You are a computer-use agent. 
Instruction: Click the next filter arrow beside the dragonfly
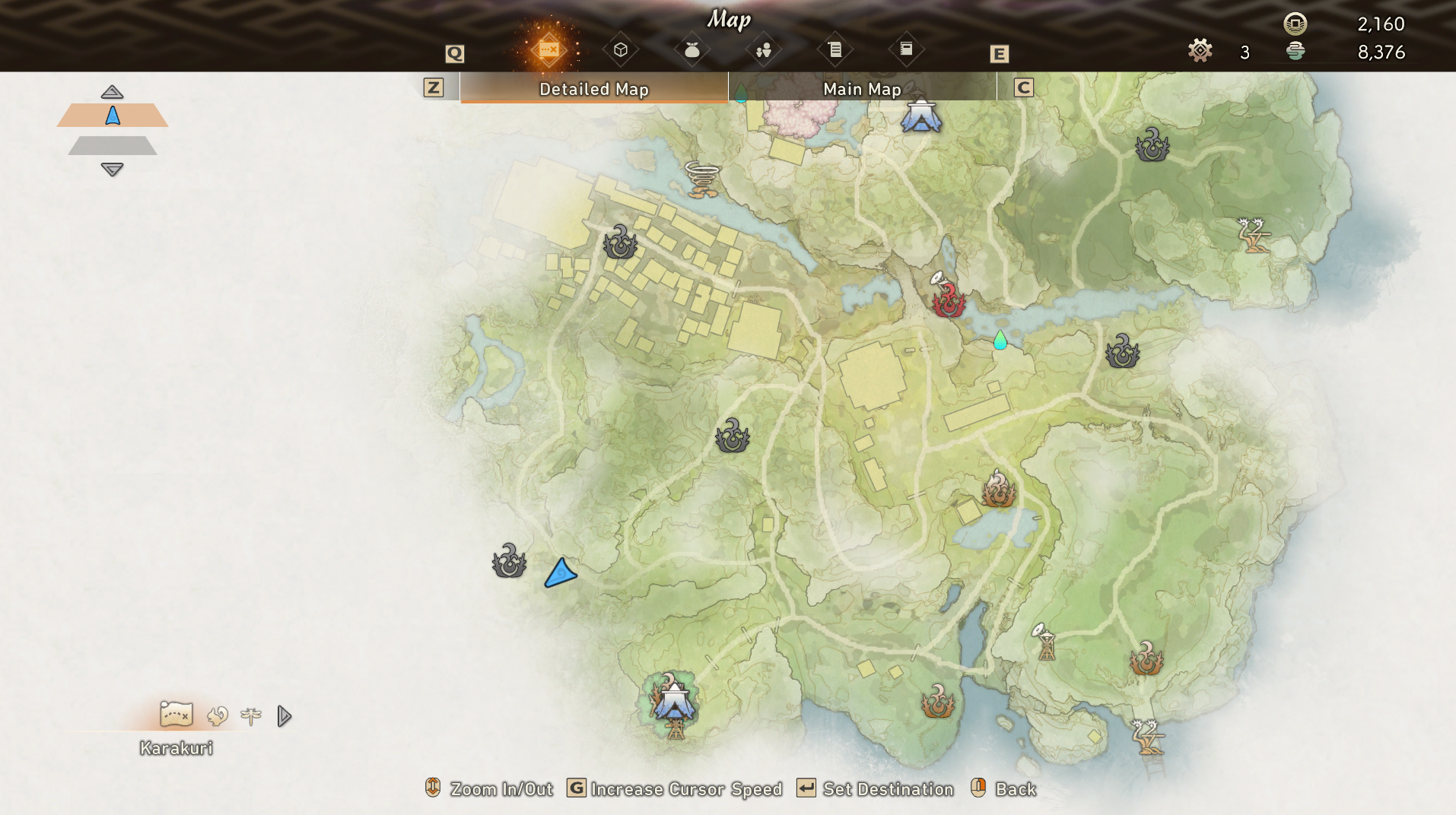[x=285, y=716]
